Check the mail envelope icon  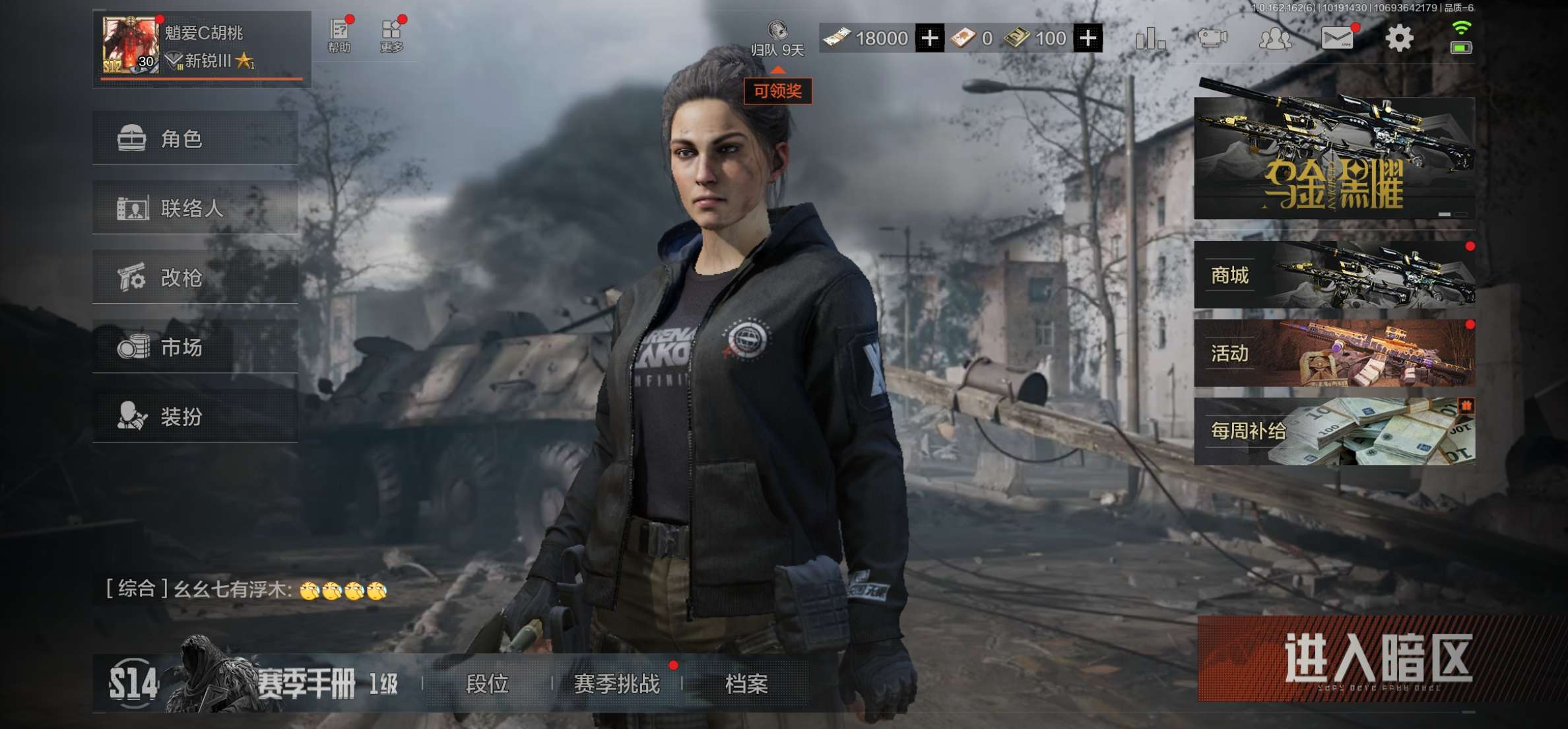tap(1338, 38)
